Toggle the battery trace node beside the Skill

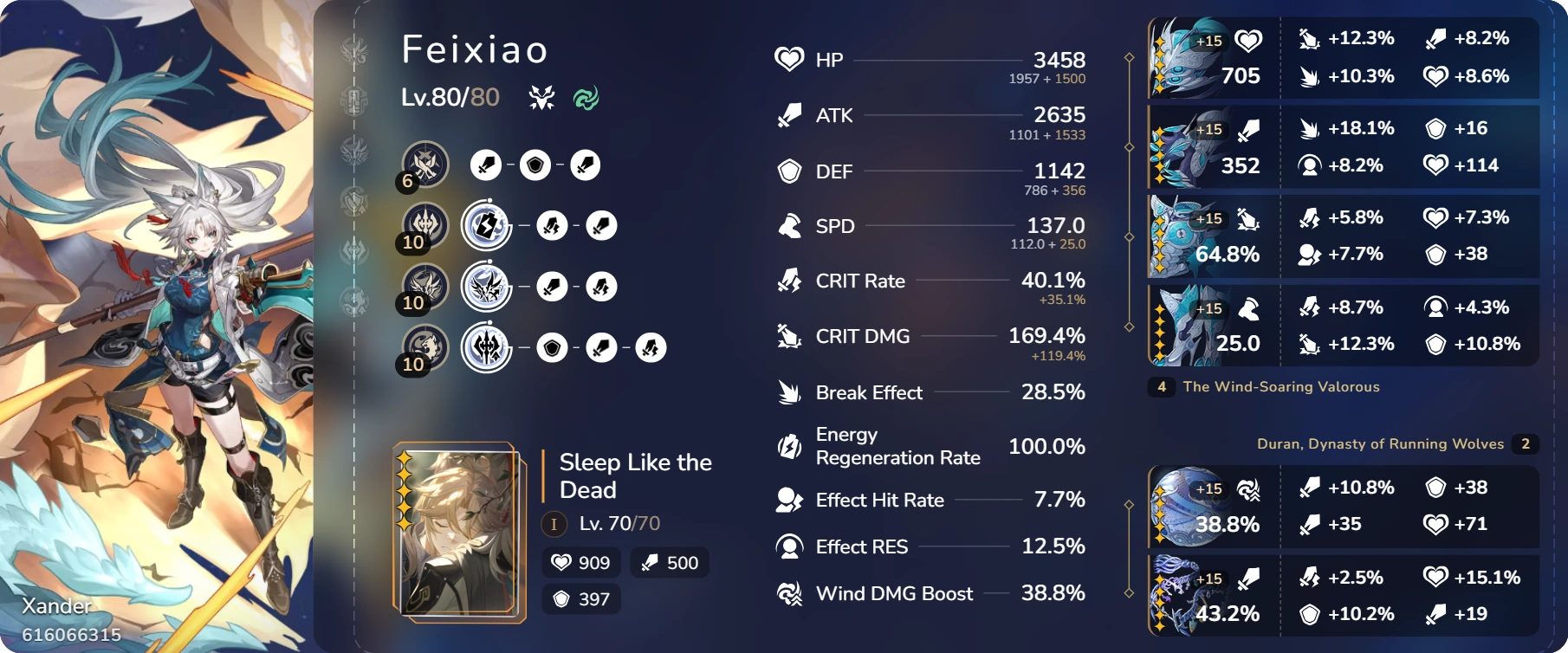[x=486, y=225]
